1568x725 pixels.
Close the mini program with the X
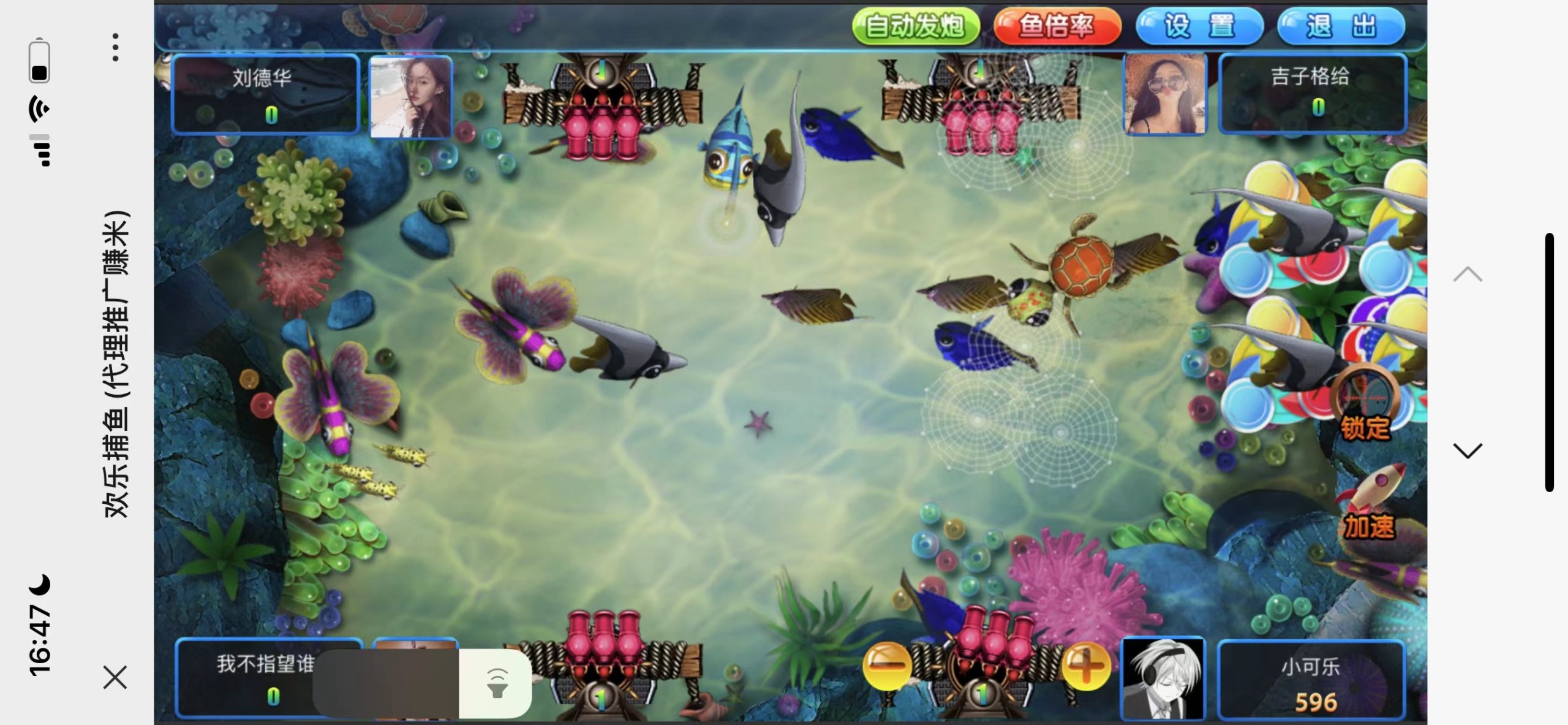pos(115,677)
